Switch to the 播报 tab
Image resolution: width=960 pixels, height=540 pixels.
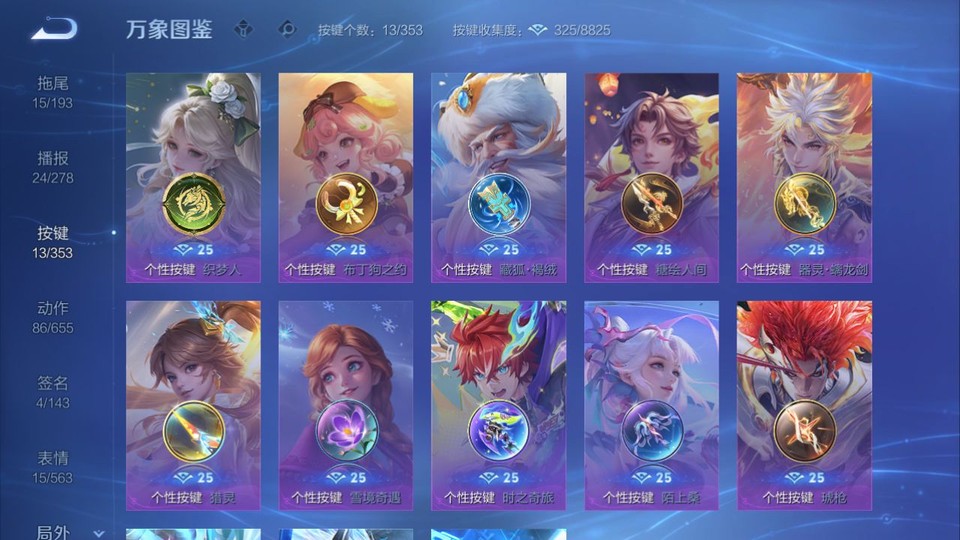click(53, 166)
